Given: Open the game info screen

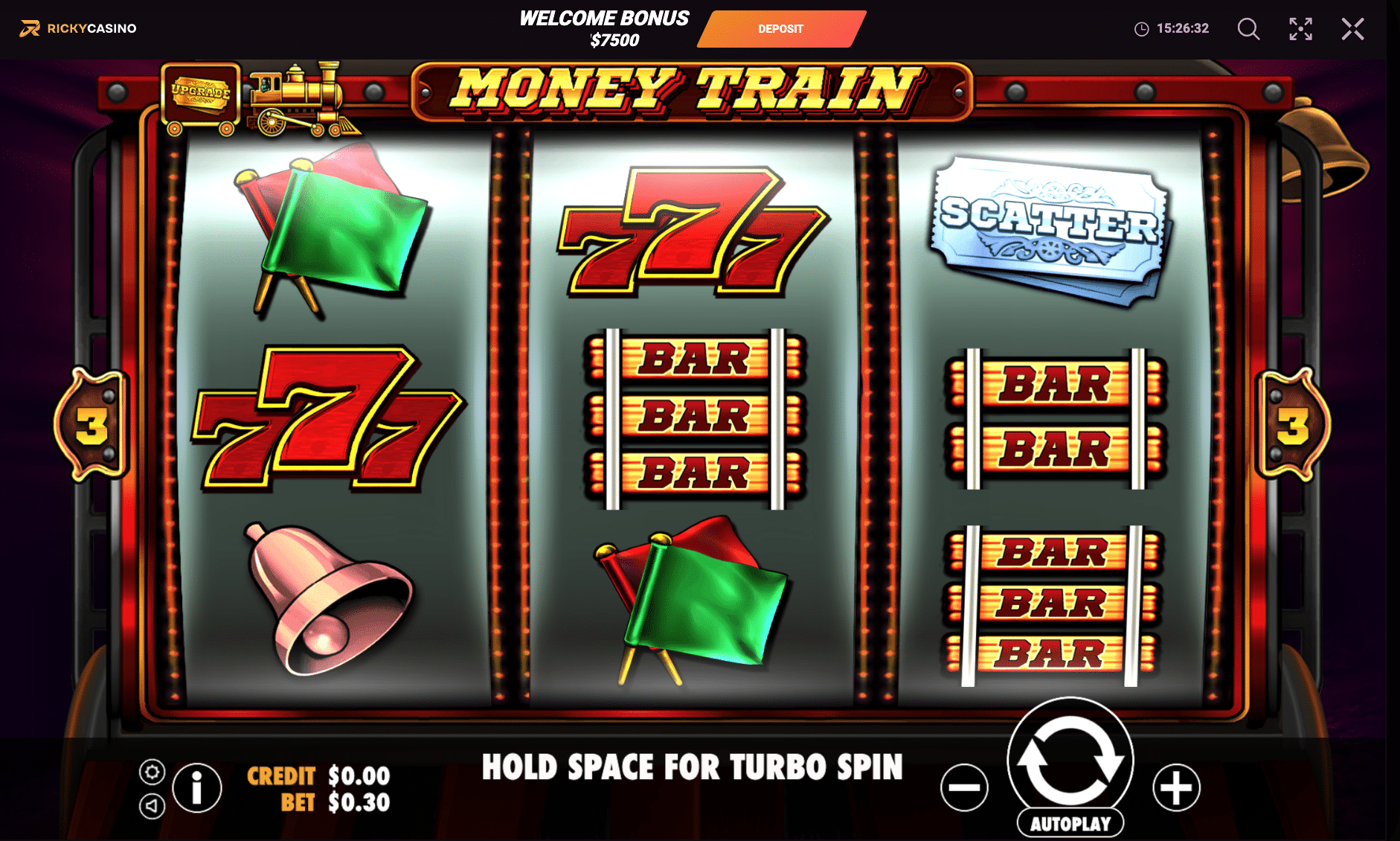Looking at the screenshot, I should (x=196, y=789).
